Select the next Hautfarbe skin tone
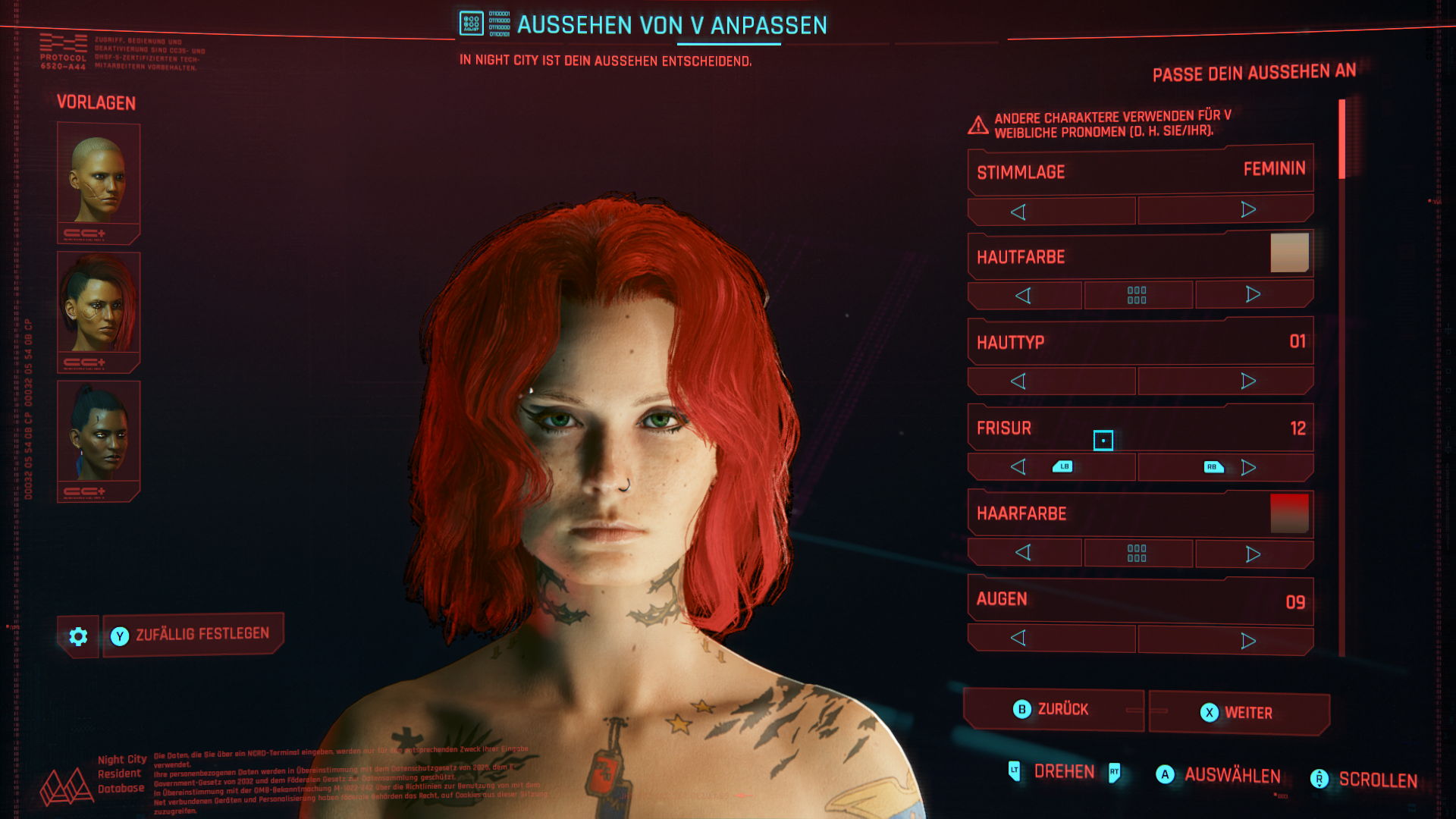The height and width of the screenshot is (819, 1456). 1254,294
